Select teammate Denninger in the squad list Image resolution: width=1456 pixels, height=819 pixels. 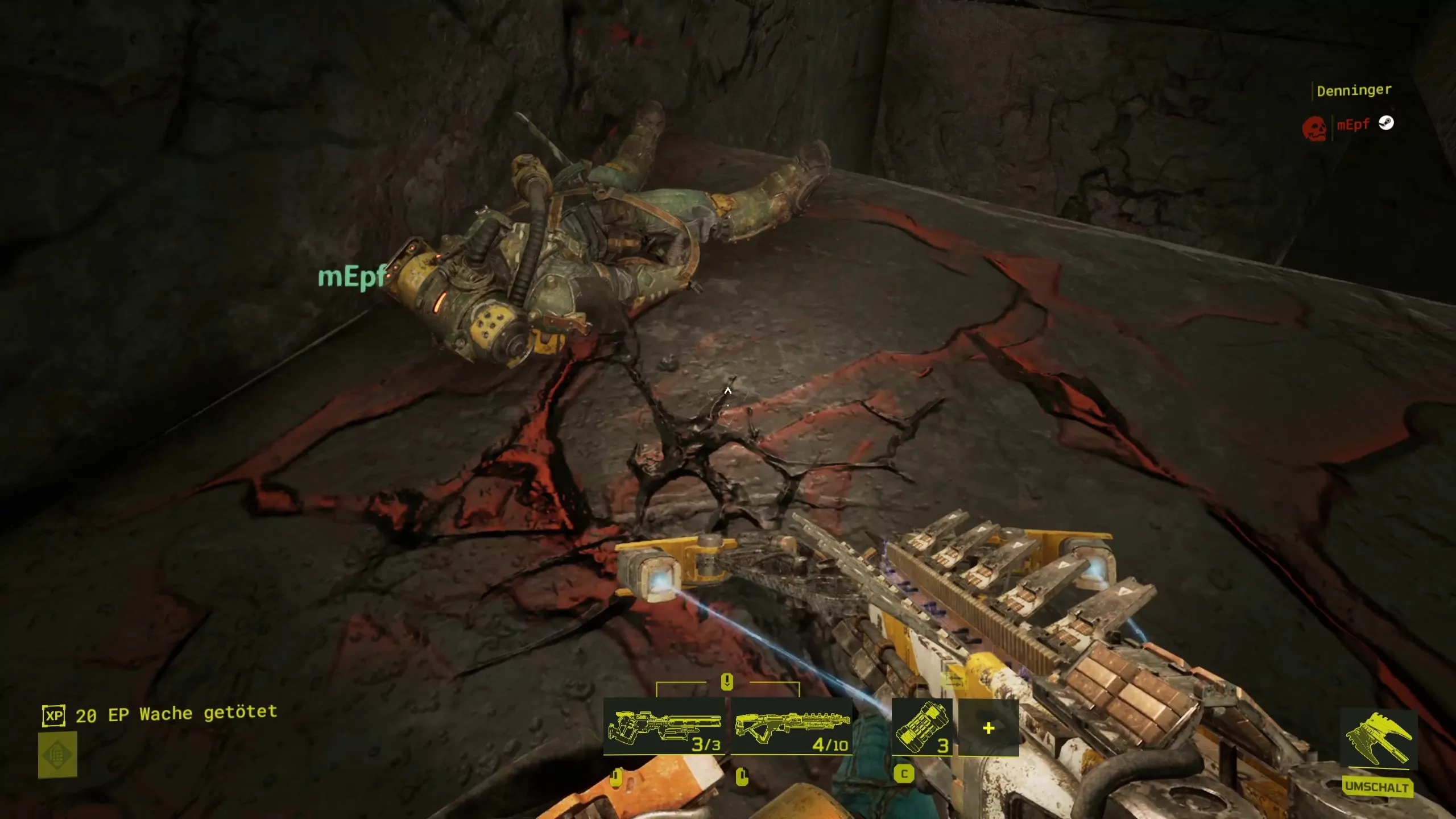point(1354,90)
